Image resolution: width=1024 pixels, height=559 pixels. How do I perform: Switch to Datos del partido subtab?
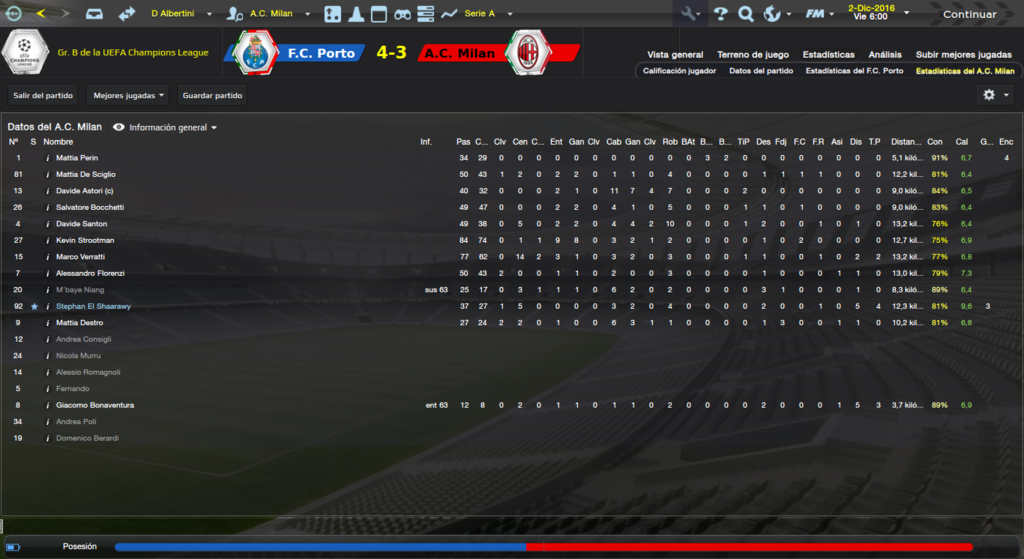[x=761, y=71]
